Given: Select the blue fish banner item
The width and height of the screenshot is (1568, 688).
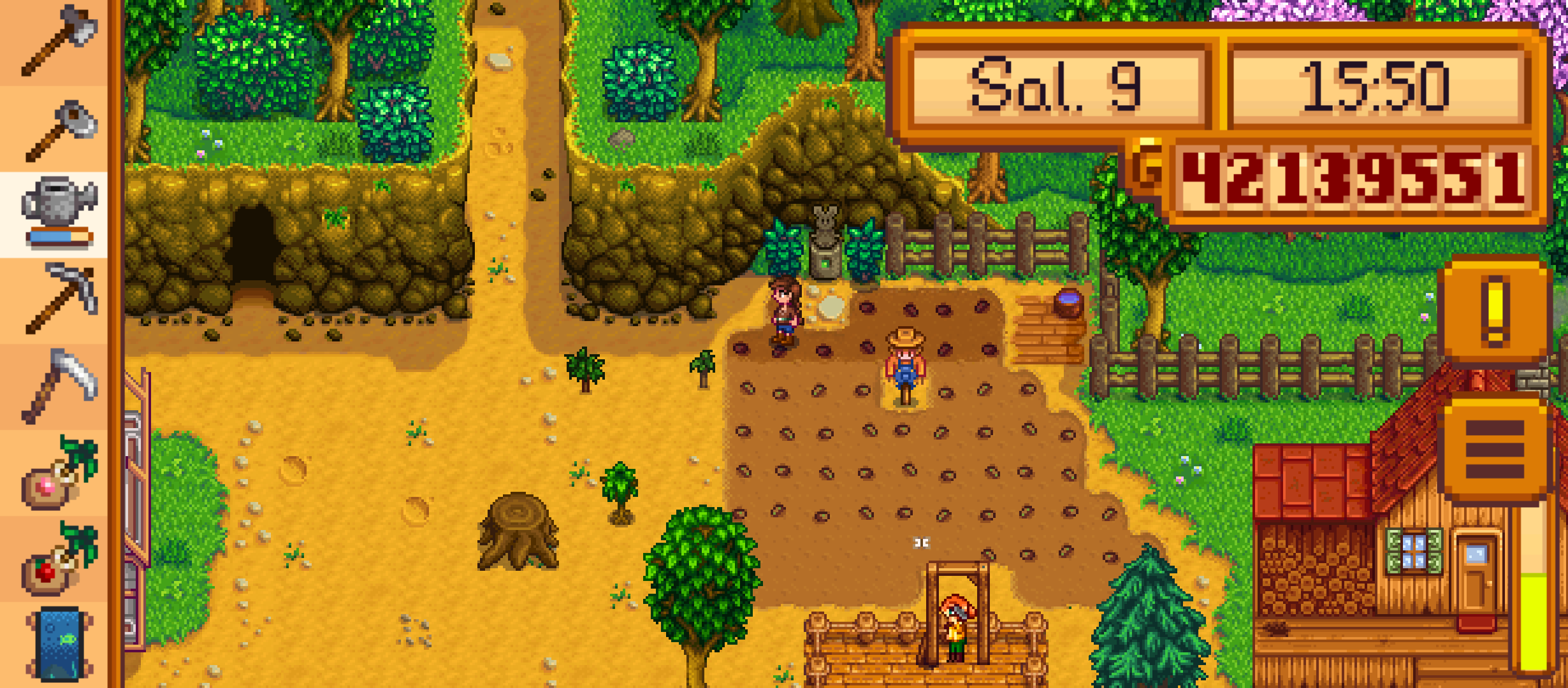Looking at the screenshot, I should (57, 643).
